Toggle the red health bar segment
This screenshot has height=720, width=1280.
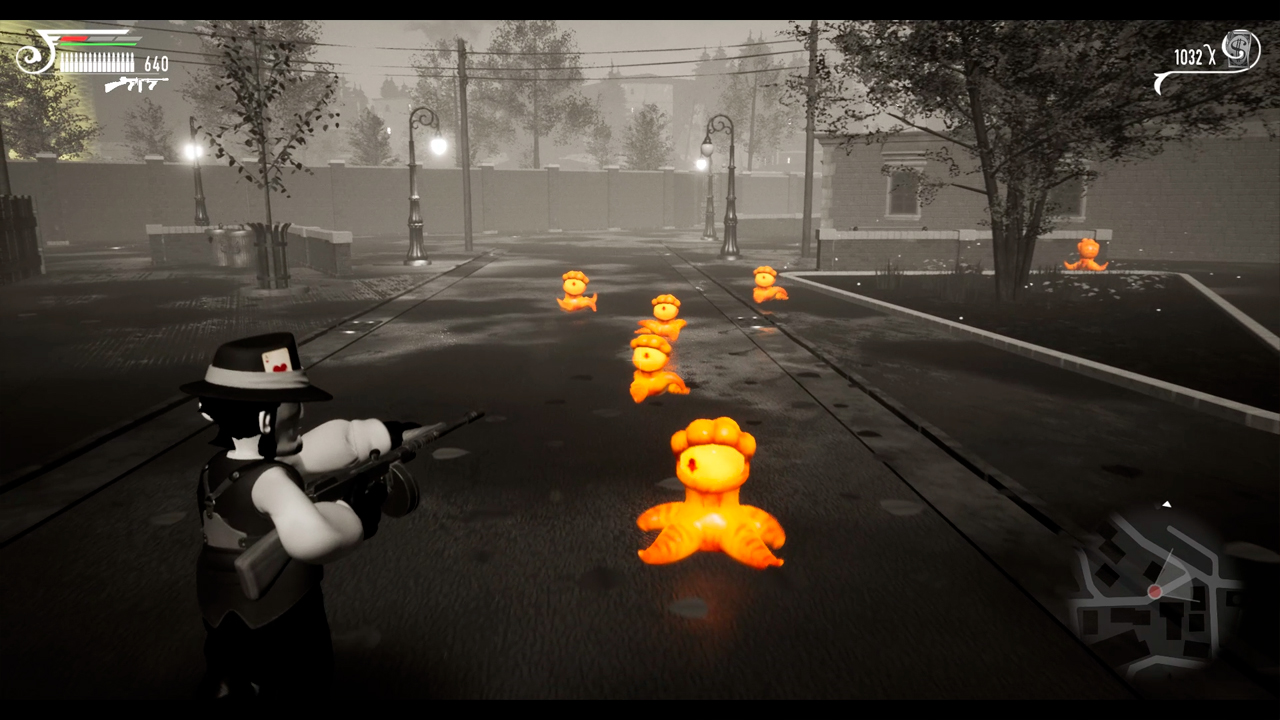73,39
